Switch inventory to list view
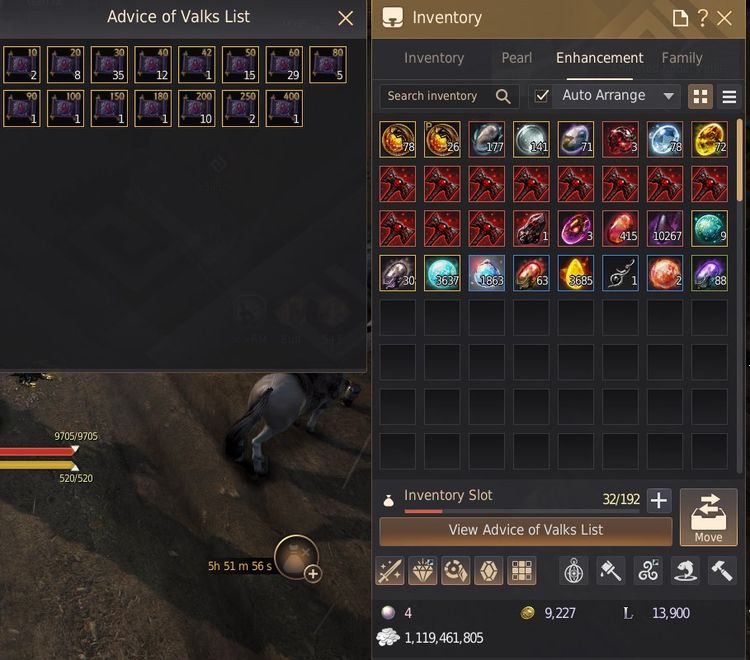Viewport: 750px width, 660px height. point(729,97)
